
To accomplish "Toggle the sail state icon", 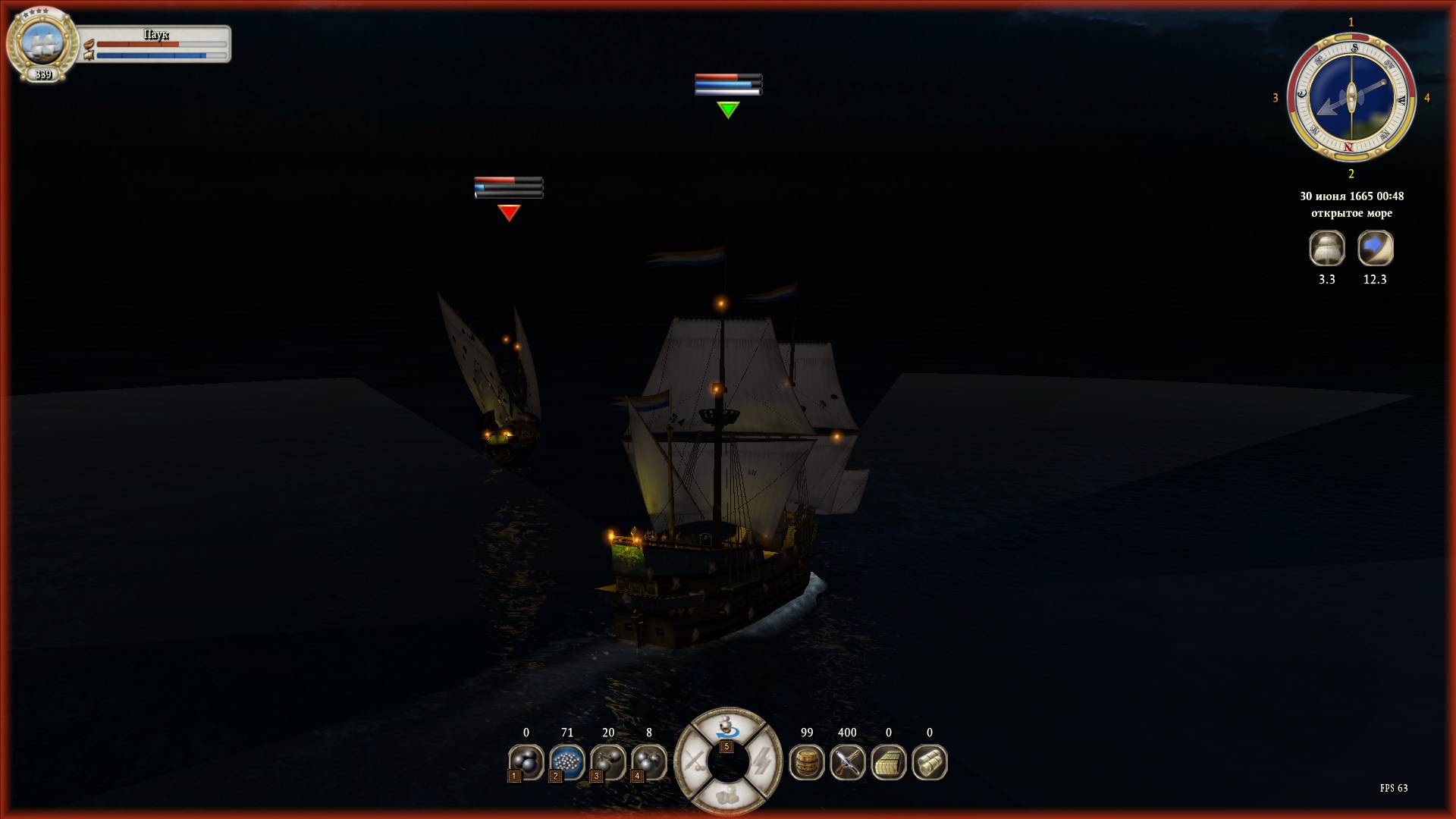I will tap(1326, 248).
